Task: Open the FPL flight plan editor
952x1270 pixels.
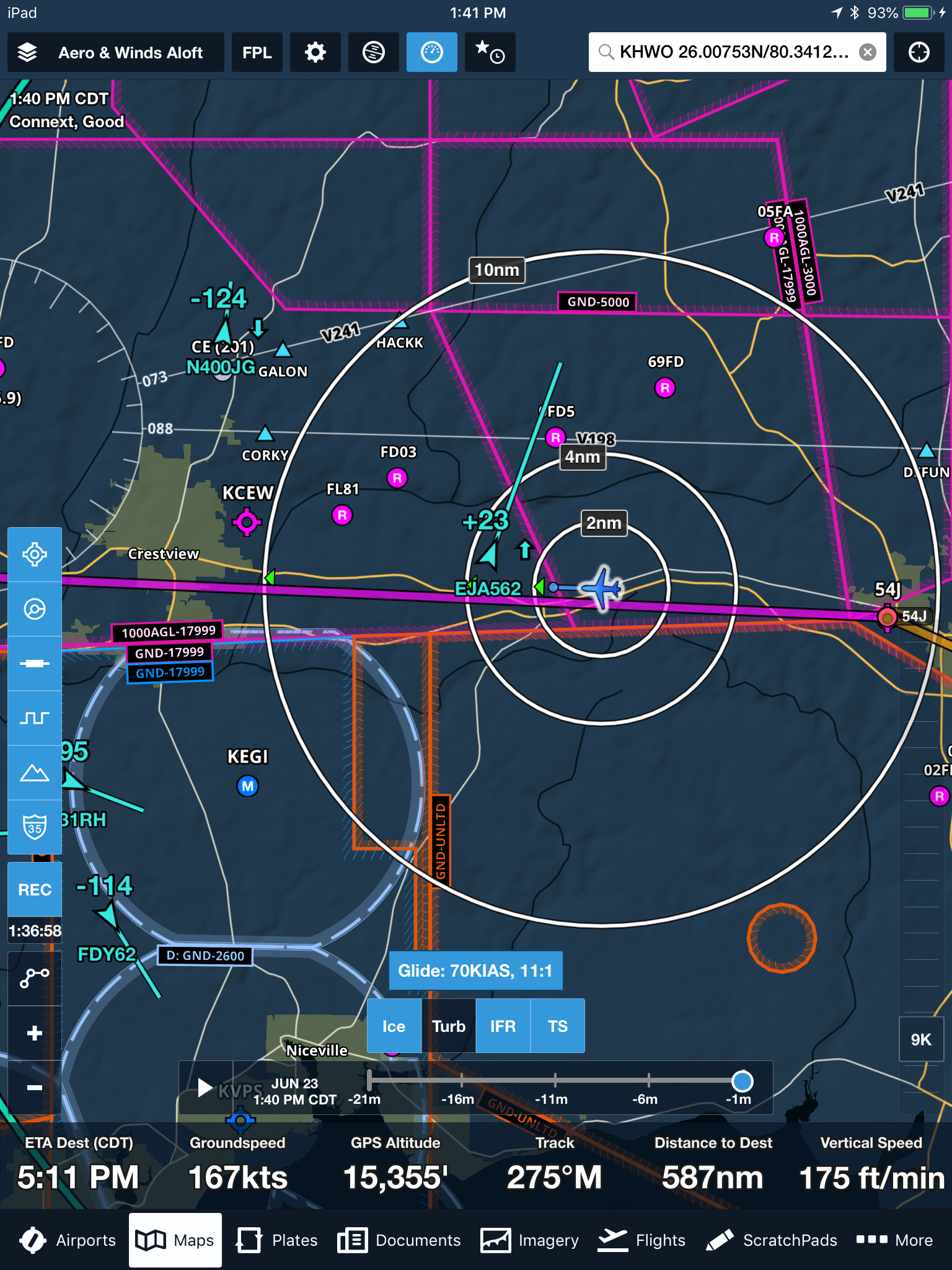Action: tap(257, 53)
